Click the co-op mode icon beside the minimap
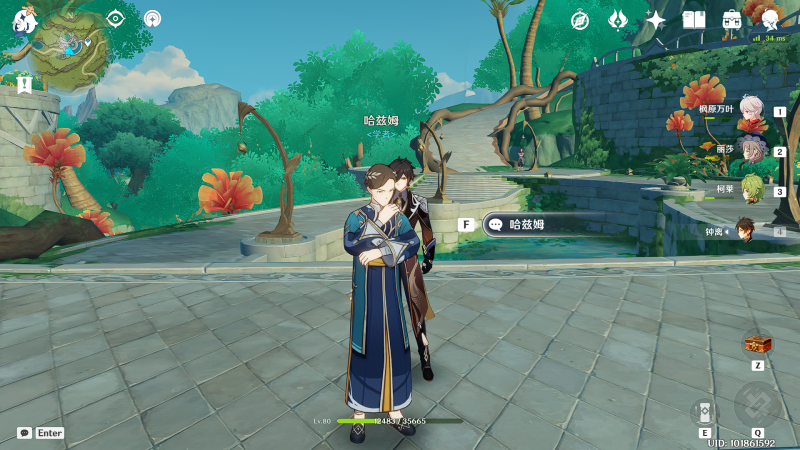 coord(152,18)
